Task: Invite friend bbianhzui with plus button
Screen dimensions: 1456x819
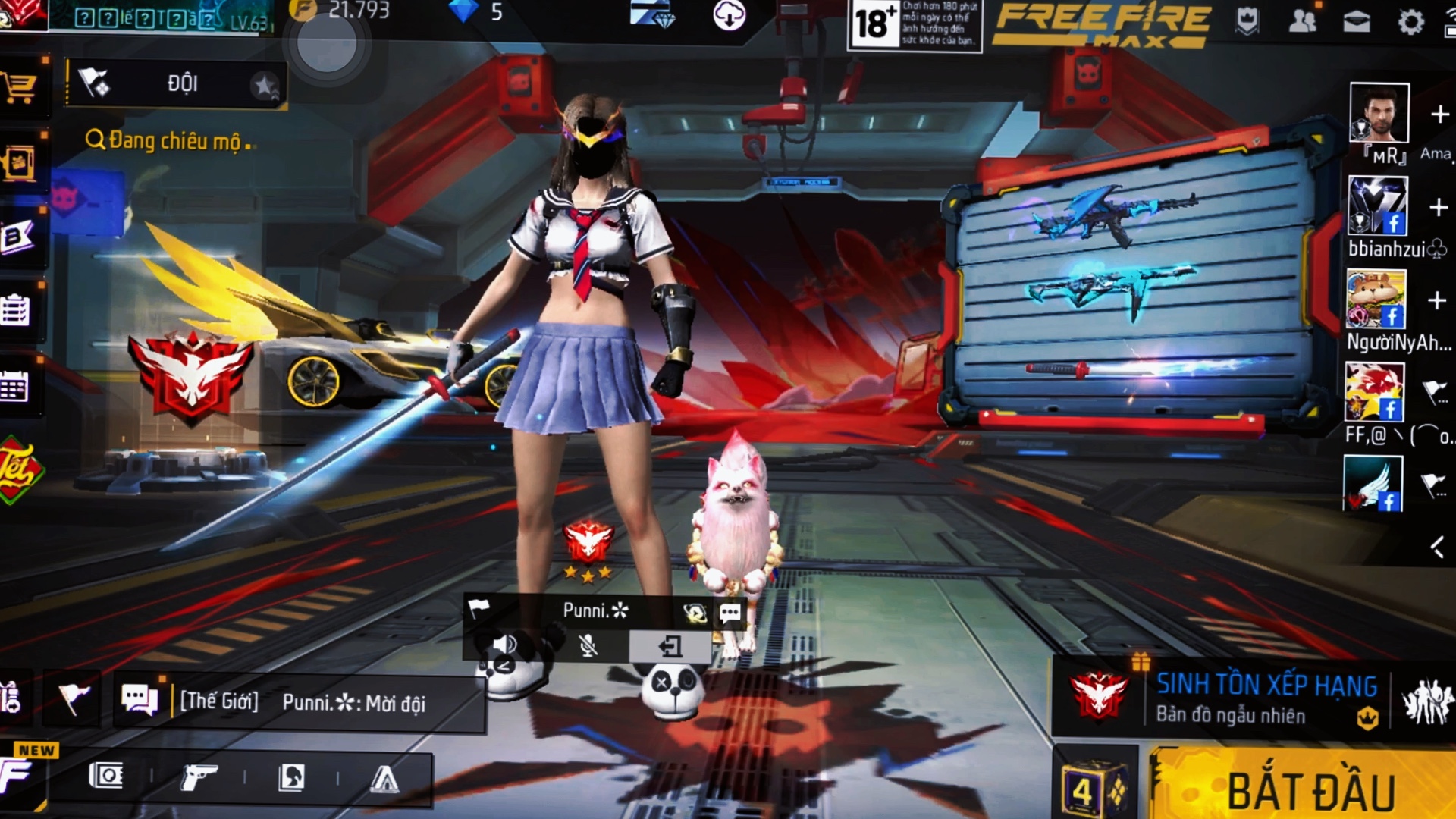Action: (x=1439, y=207)
